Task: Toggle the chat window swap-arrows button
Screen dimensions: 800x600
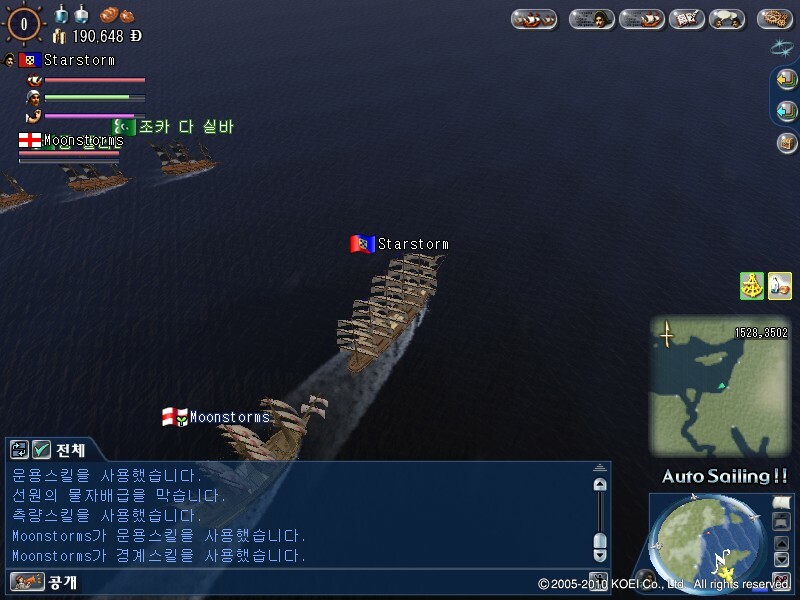Action: click(x=19, y=450)
